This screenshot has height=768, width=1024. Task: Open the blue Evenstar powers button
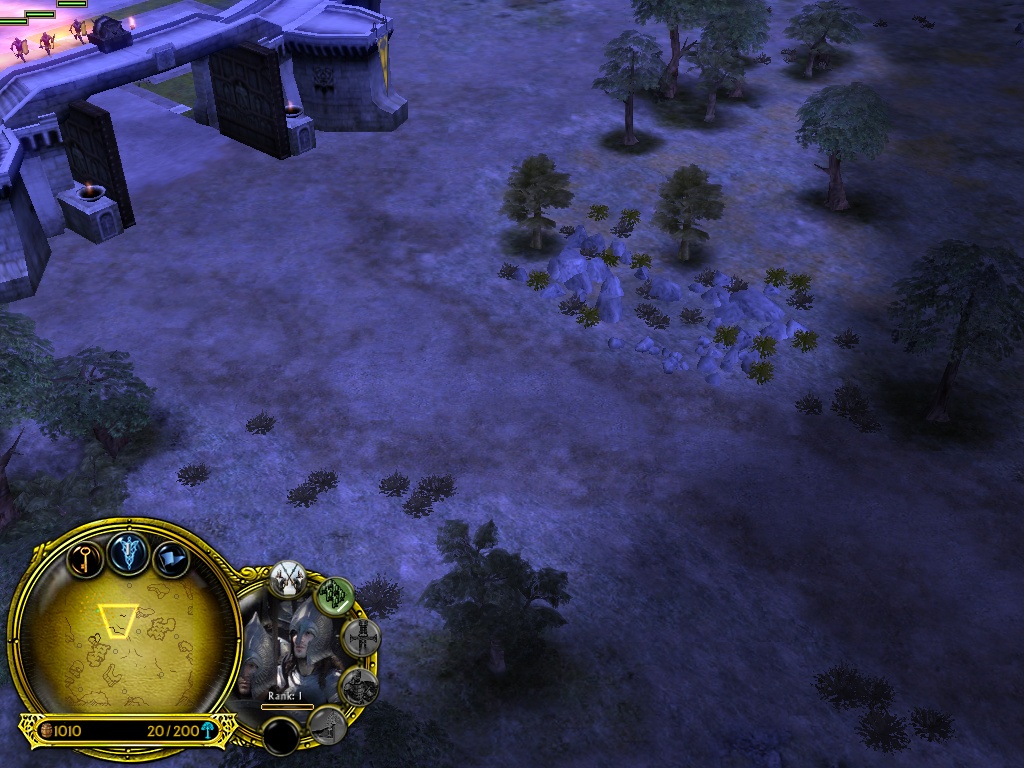click(129, 552)
